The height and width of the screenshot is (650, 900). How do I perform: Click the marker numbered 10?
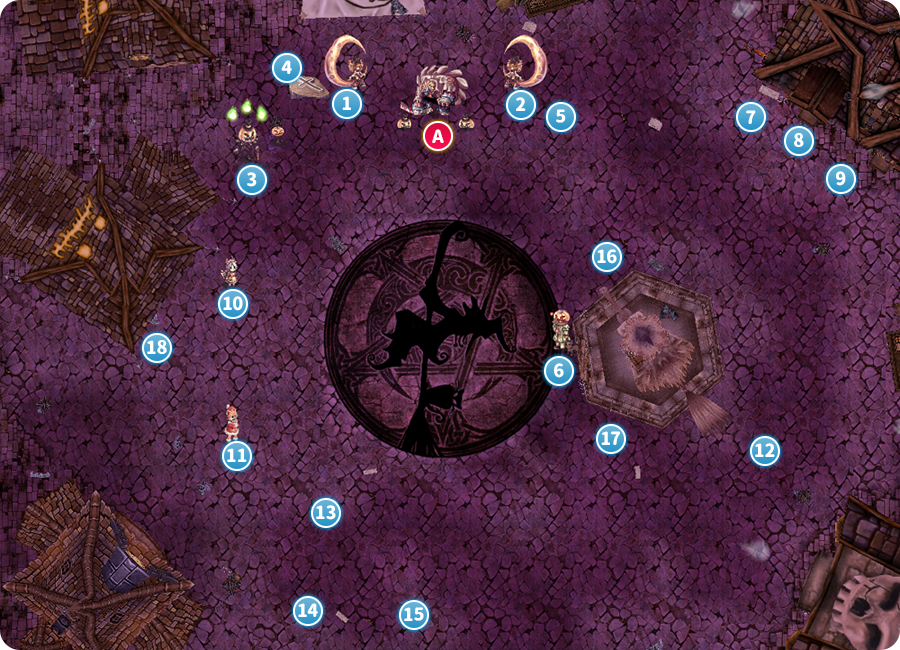point(233,303)
